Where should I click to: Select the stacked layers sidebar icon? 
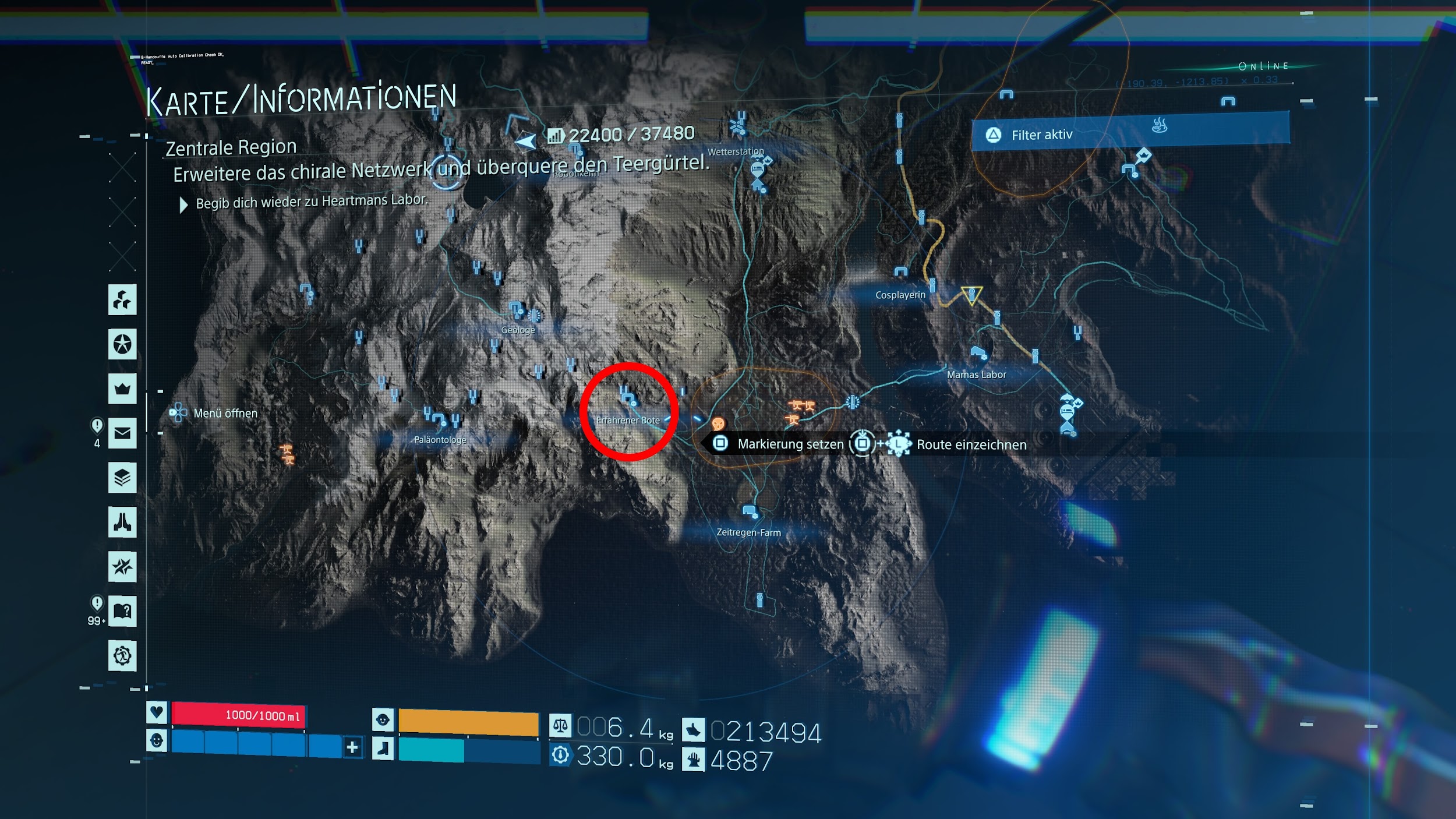[122, 478]
